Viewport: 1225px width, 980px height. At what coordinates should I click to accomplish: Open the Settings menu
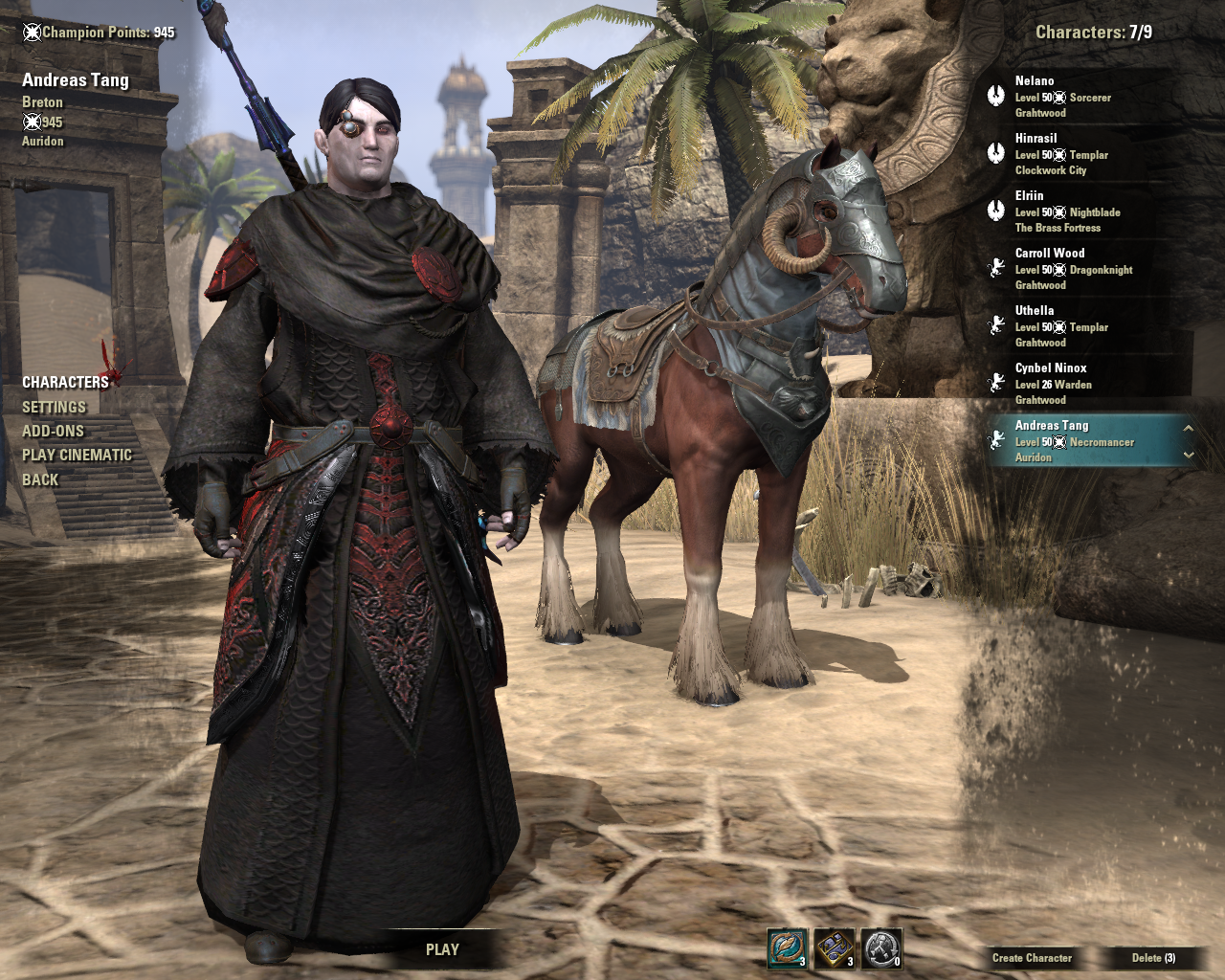click(x=54, y=407)
